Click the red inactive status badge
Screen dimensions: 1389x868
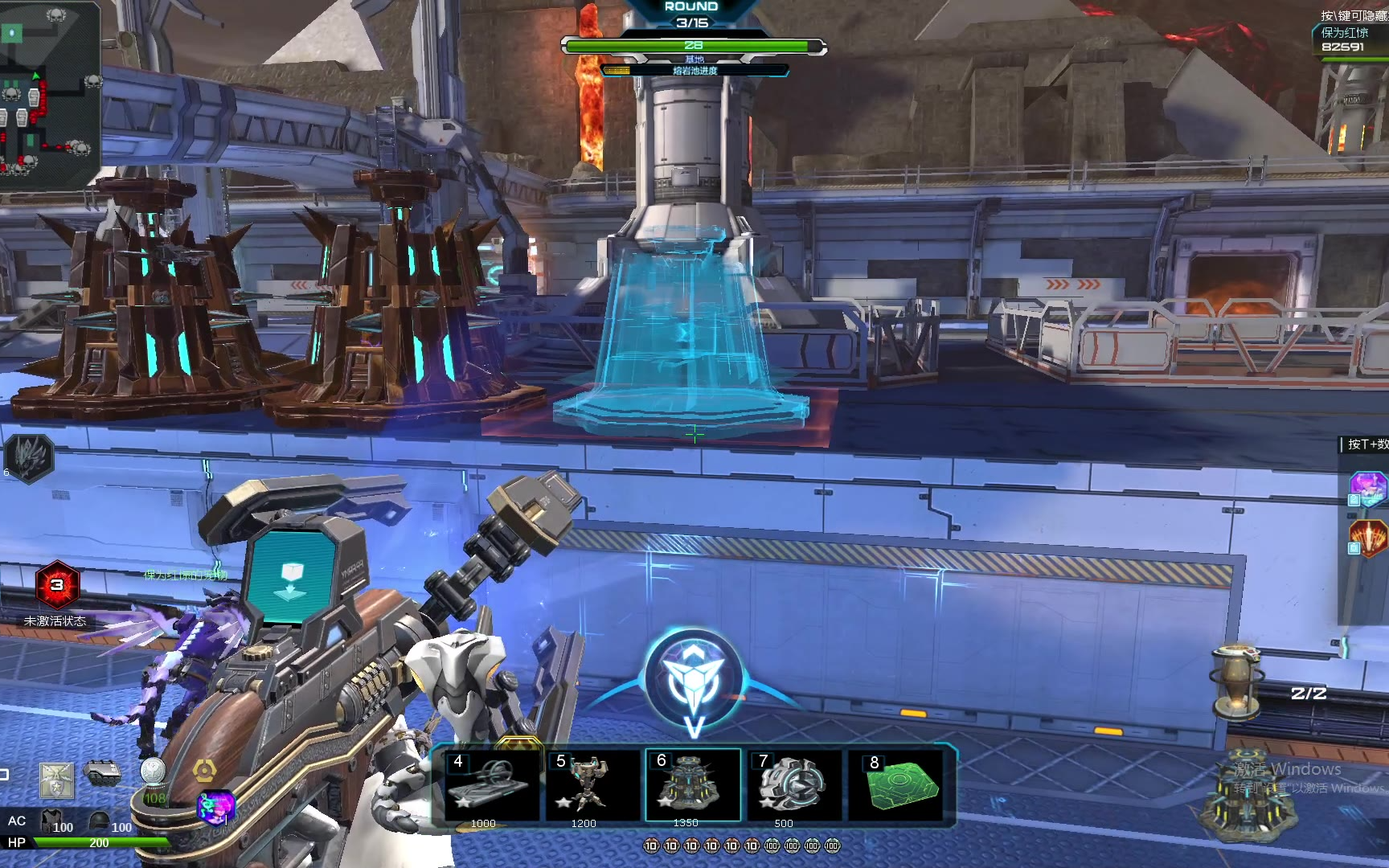point(56,585)
